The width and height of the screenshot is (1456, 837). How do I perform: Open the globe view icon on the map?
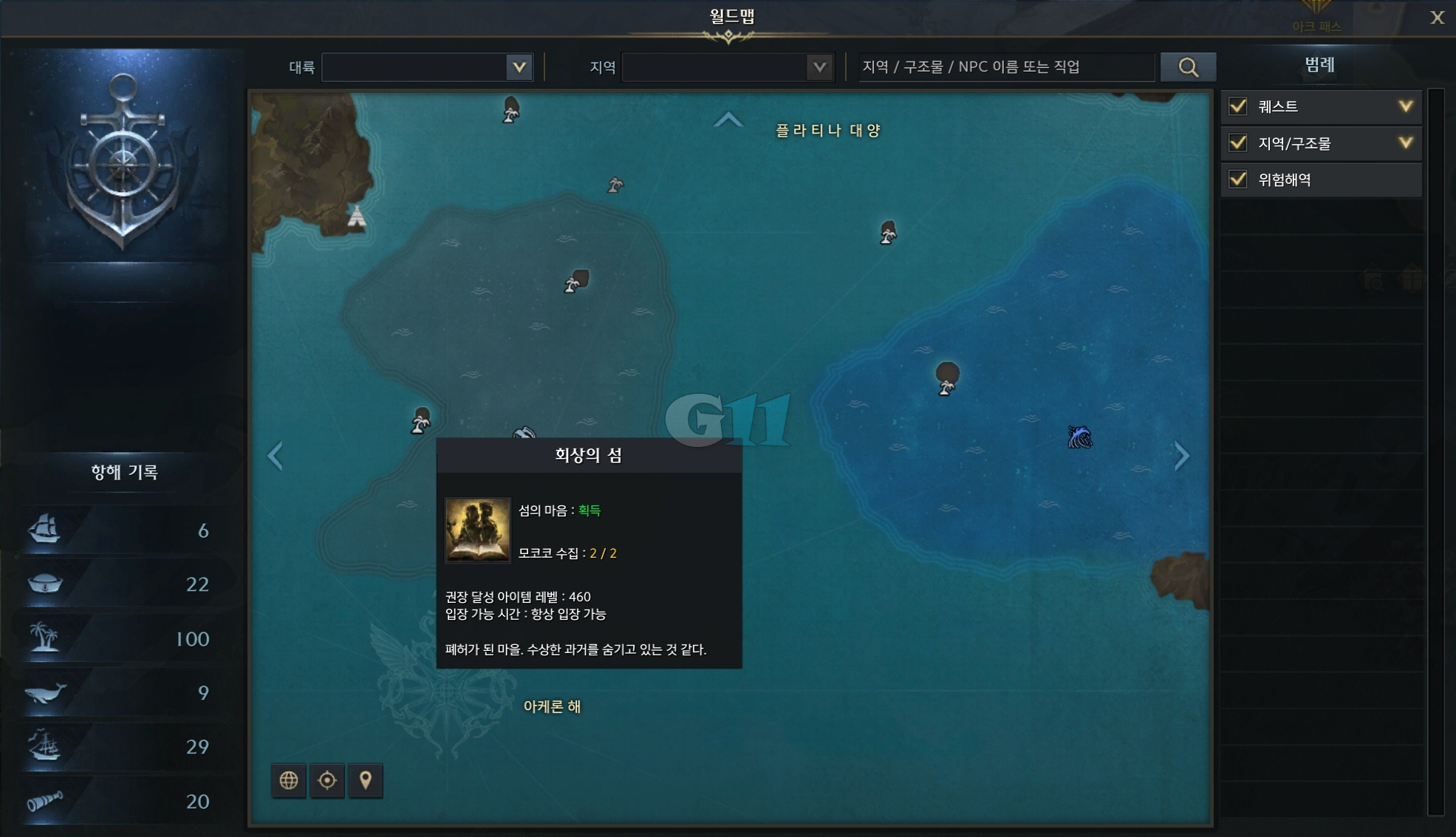pyautogui.click(x=288, y=780)
